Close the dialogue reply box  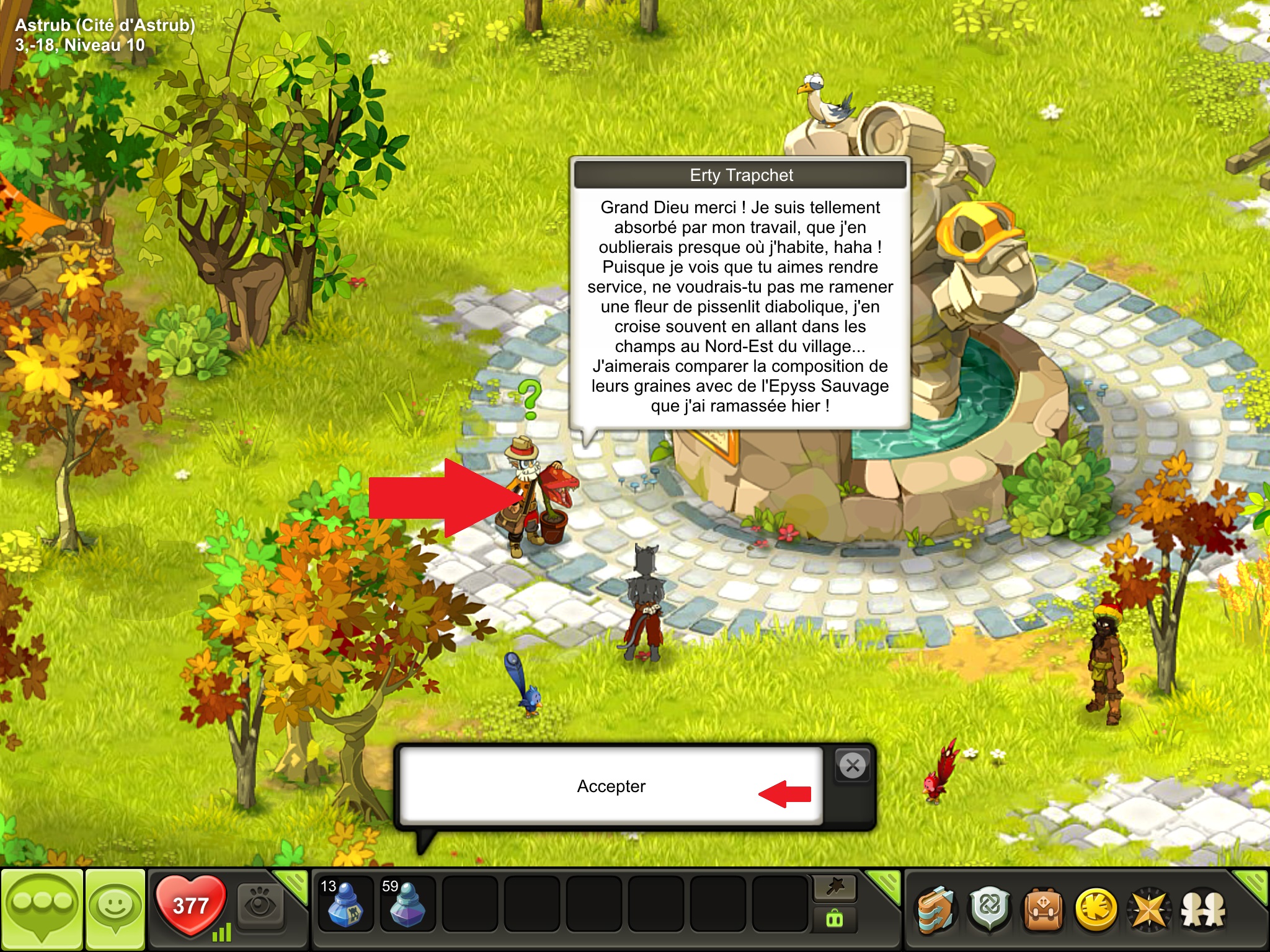tap(853, 766)
